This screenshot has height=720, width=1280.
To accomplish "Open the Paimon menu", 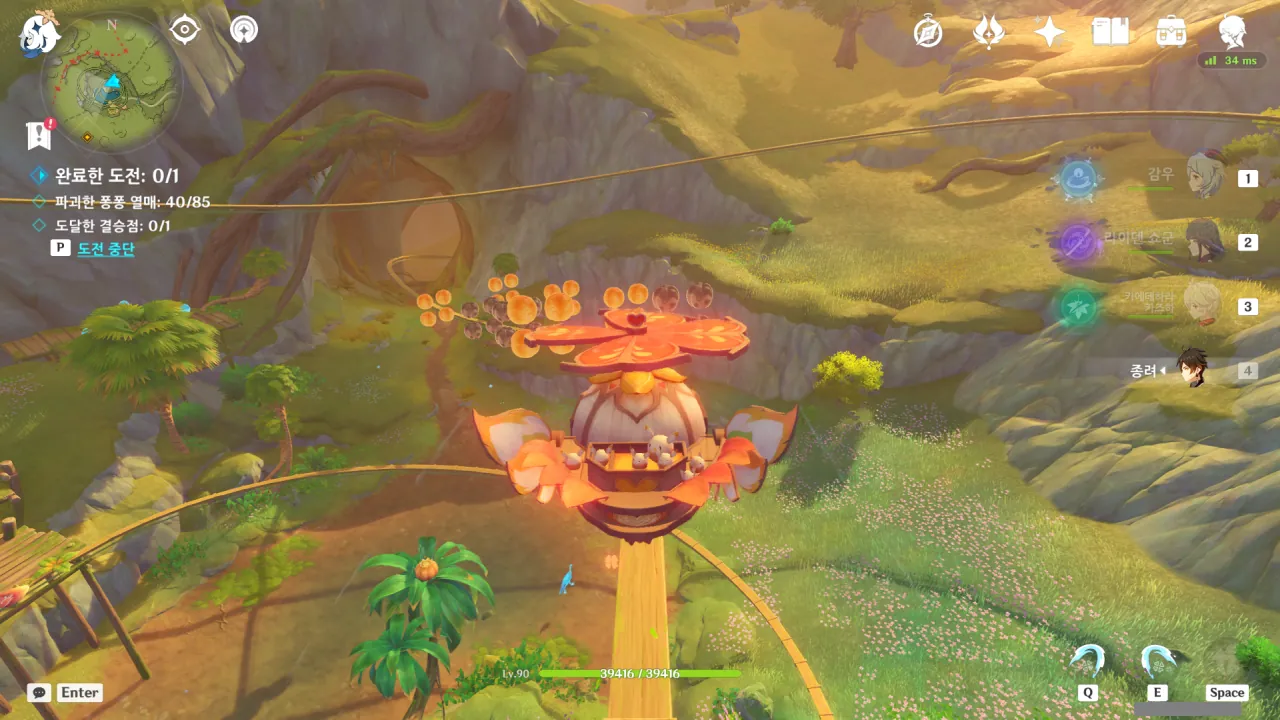I will pos(39,33).
